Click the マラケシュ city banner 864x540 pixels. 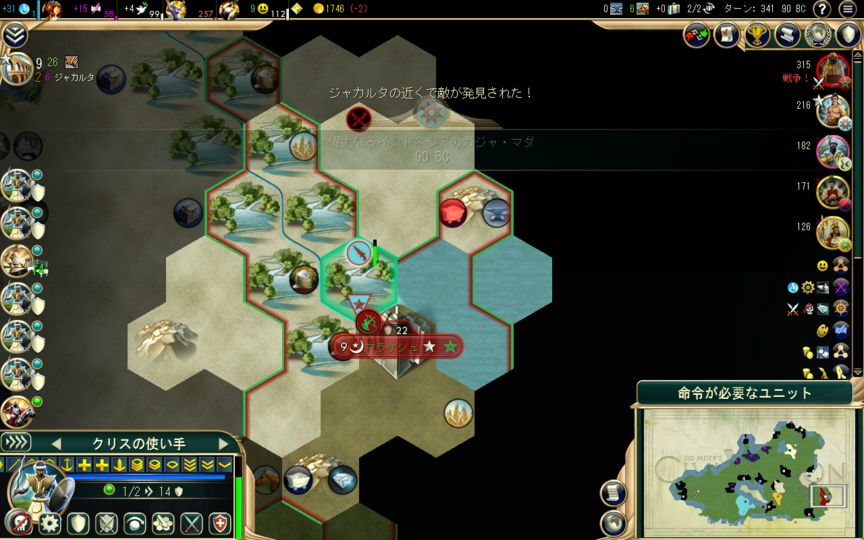(x=396, y=346)
